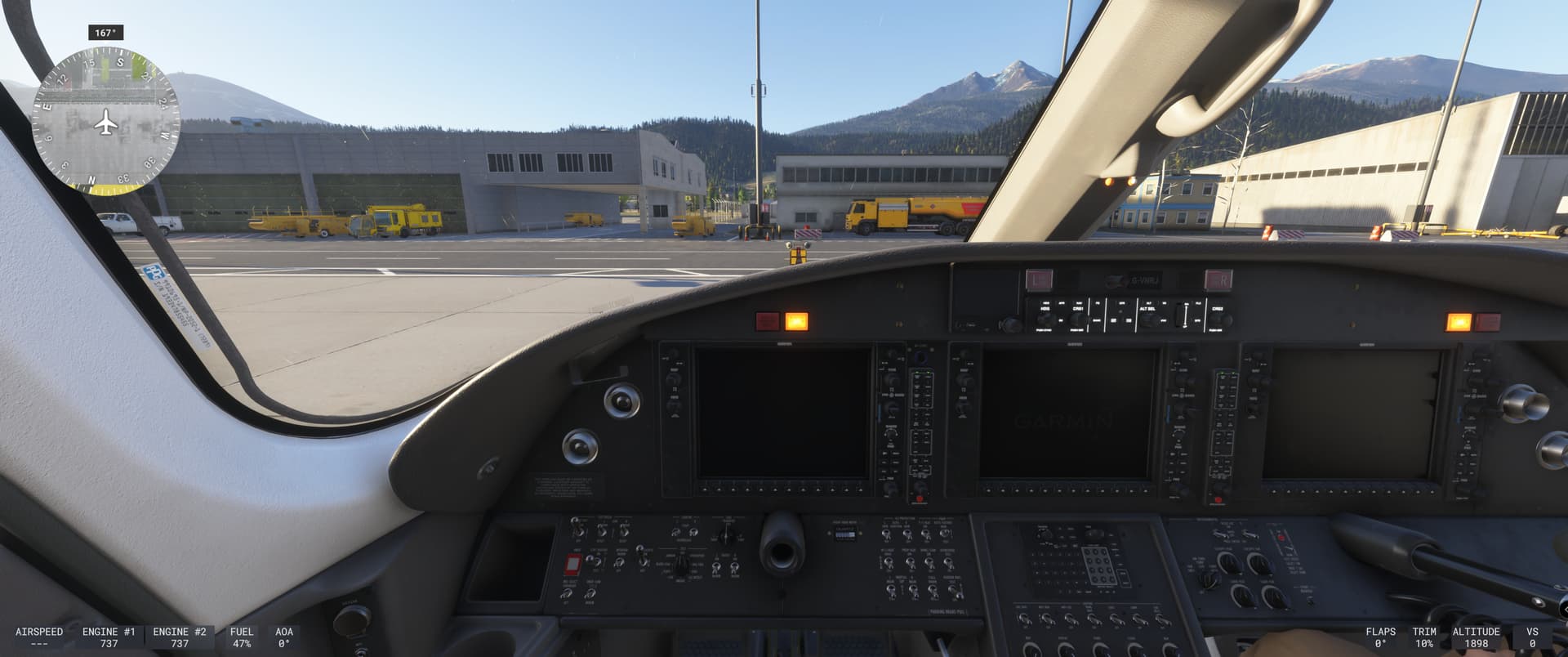Push the red L engine fire button

[x=1039, y=279]
